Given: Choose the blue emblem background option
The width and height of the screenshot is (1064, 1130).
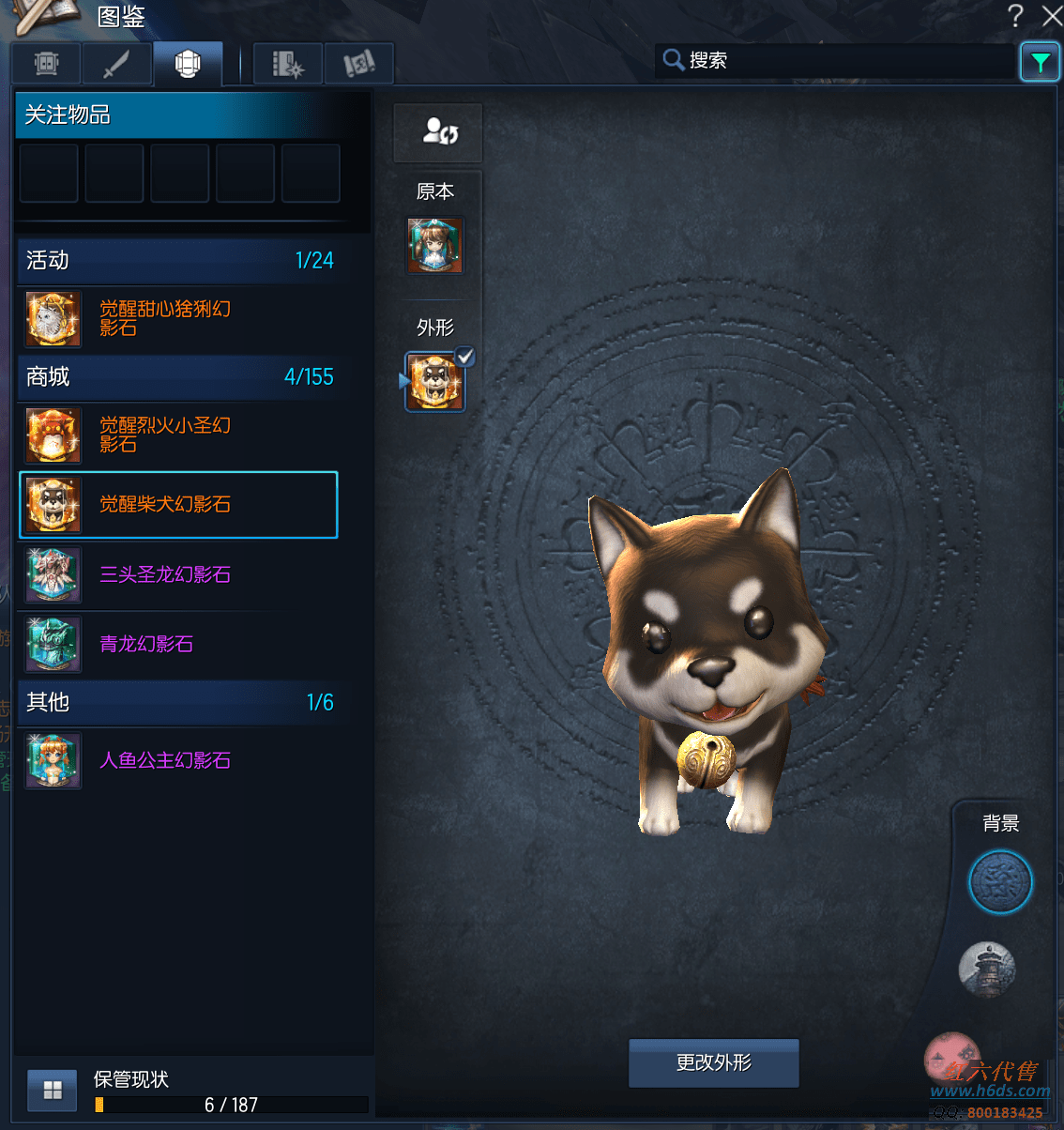Looking at the screenshot, I should (x=1000, y=882).
